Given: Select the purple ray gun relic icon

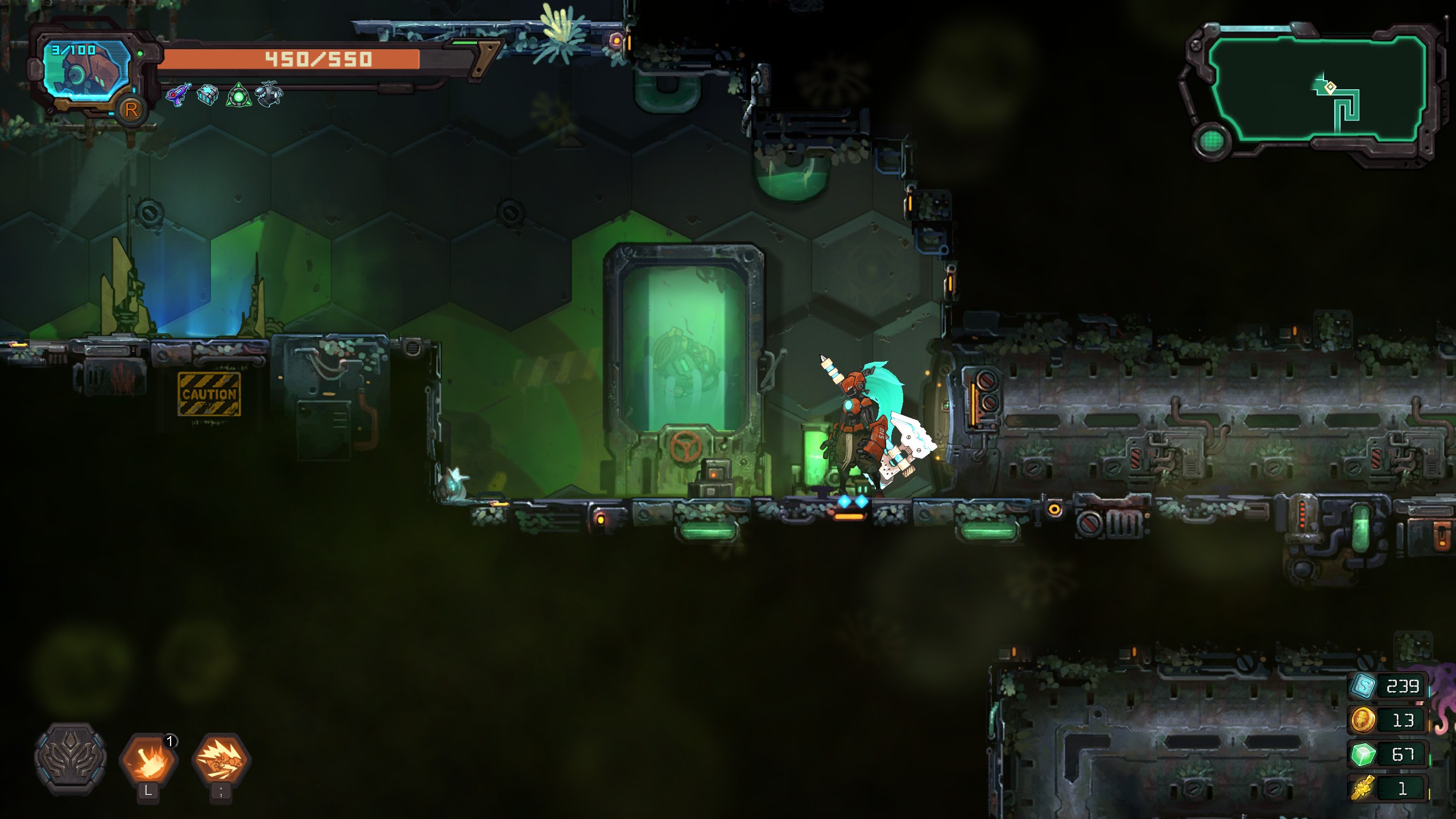Looking at the screenshot, I should click(178, 94).
